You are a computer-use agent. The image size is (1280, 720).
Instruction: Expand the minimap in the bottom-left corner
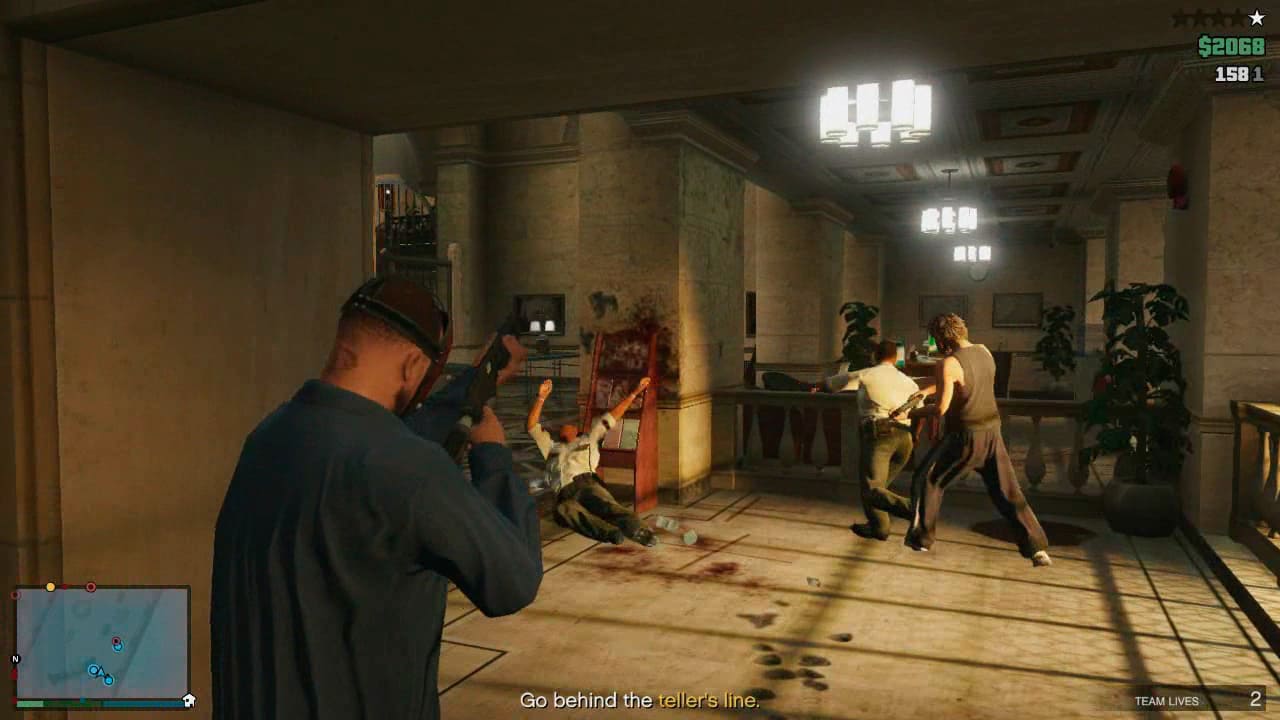click(x=105, y=645)
